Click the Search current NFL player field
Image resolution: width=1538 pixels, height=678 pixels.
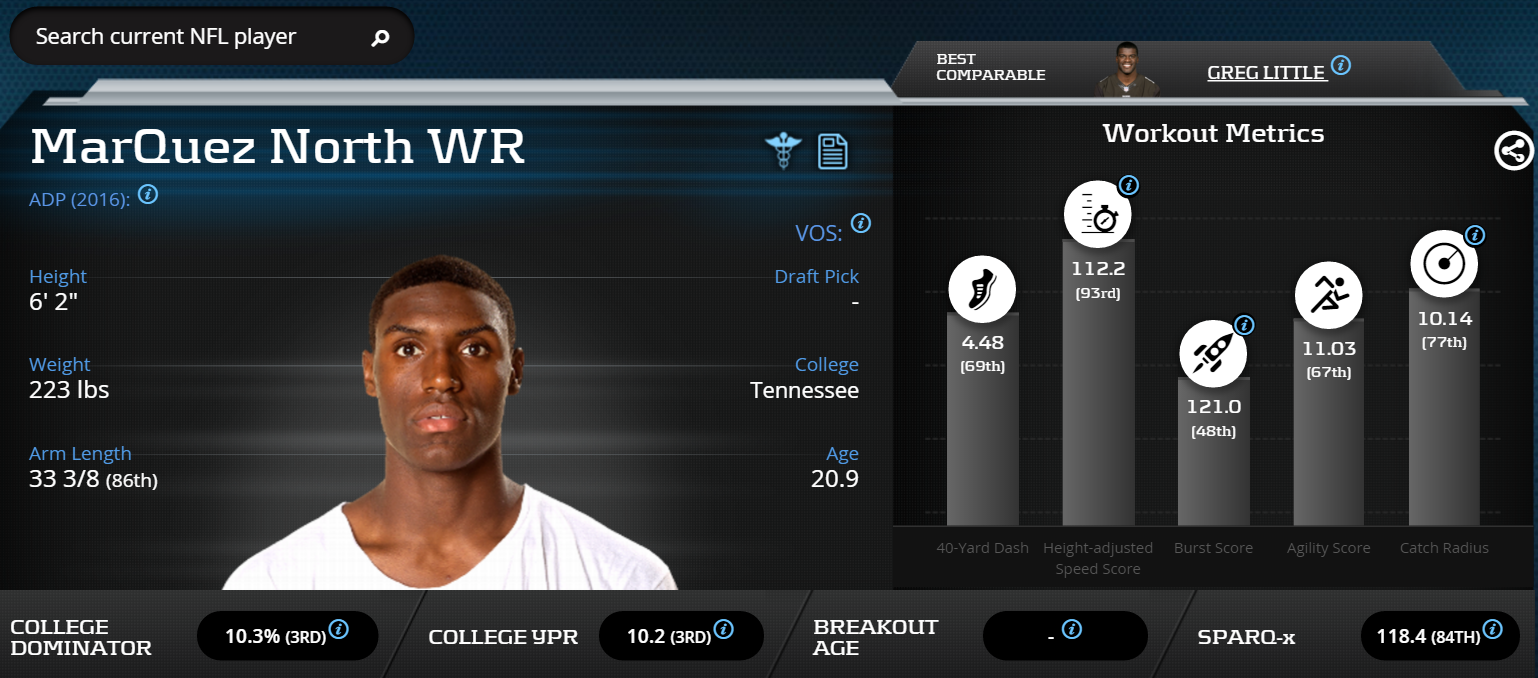tap(190, 38)
